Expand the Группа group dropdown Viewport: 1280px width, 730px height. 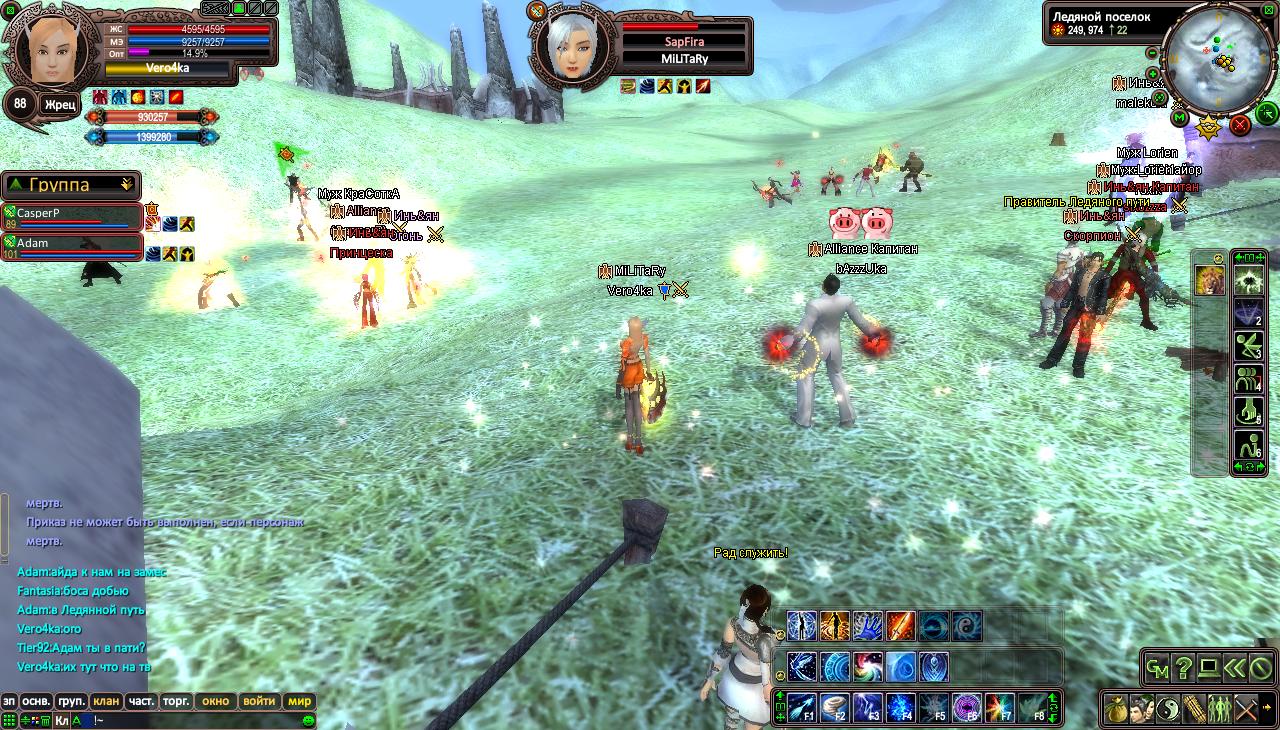pos(126,185)
